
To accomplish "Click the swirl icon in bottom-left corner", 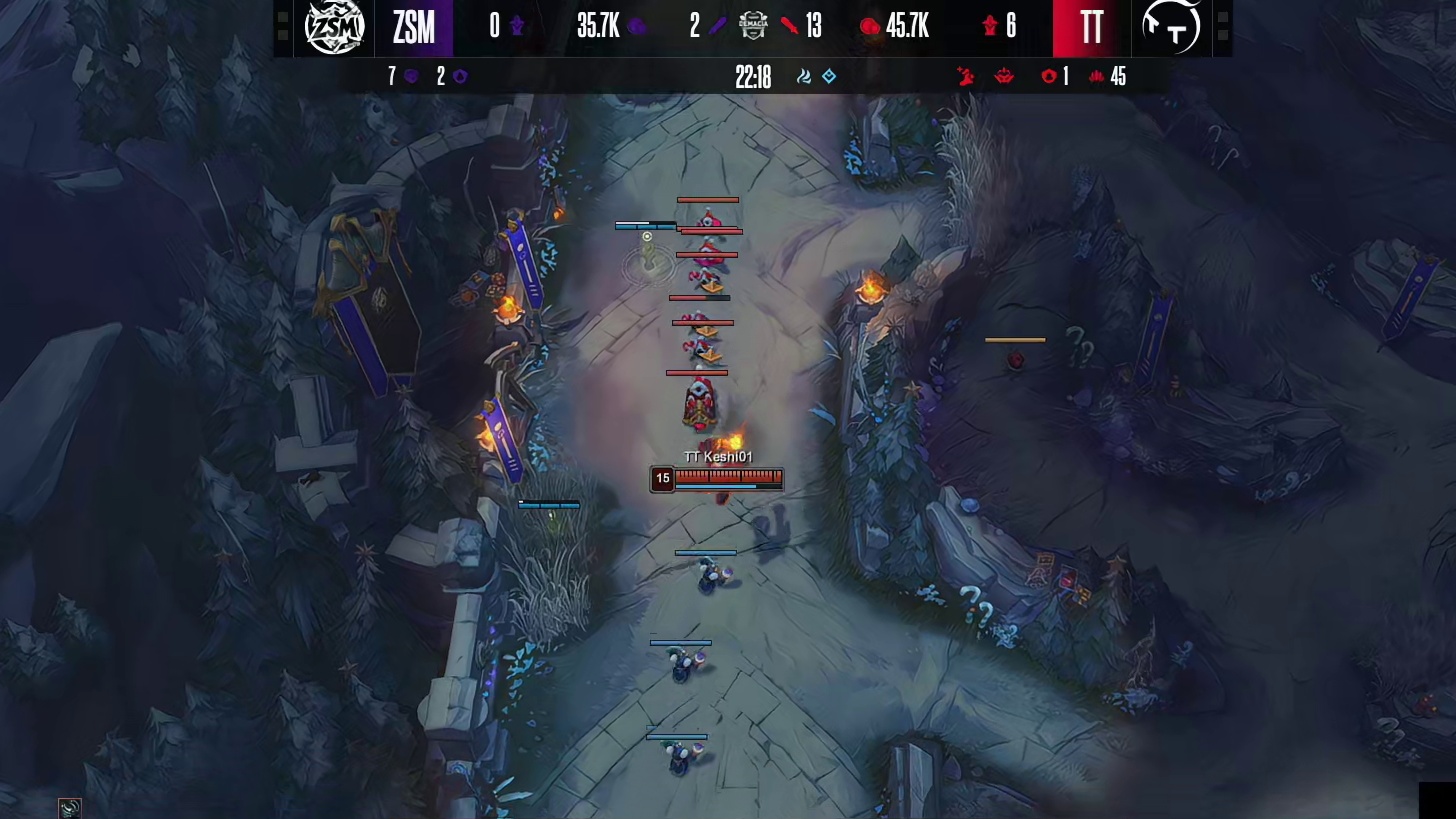I will click(x=69, y=808).
